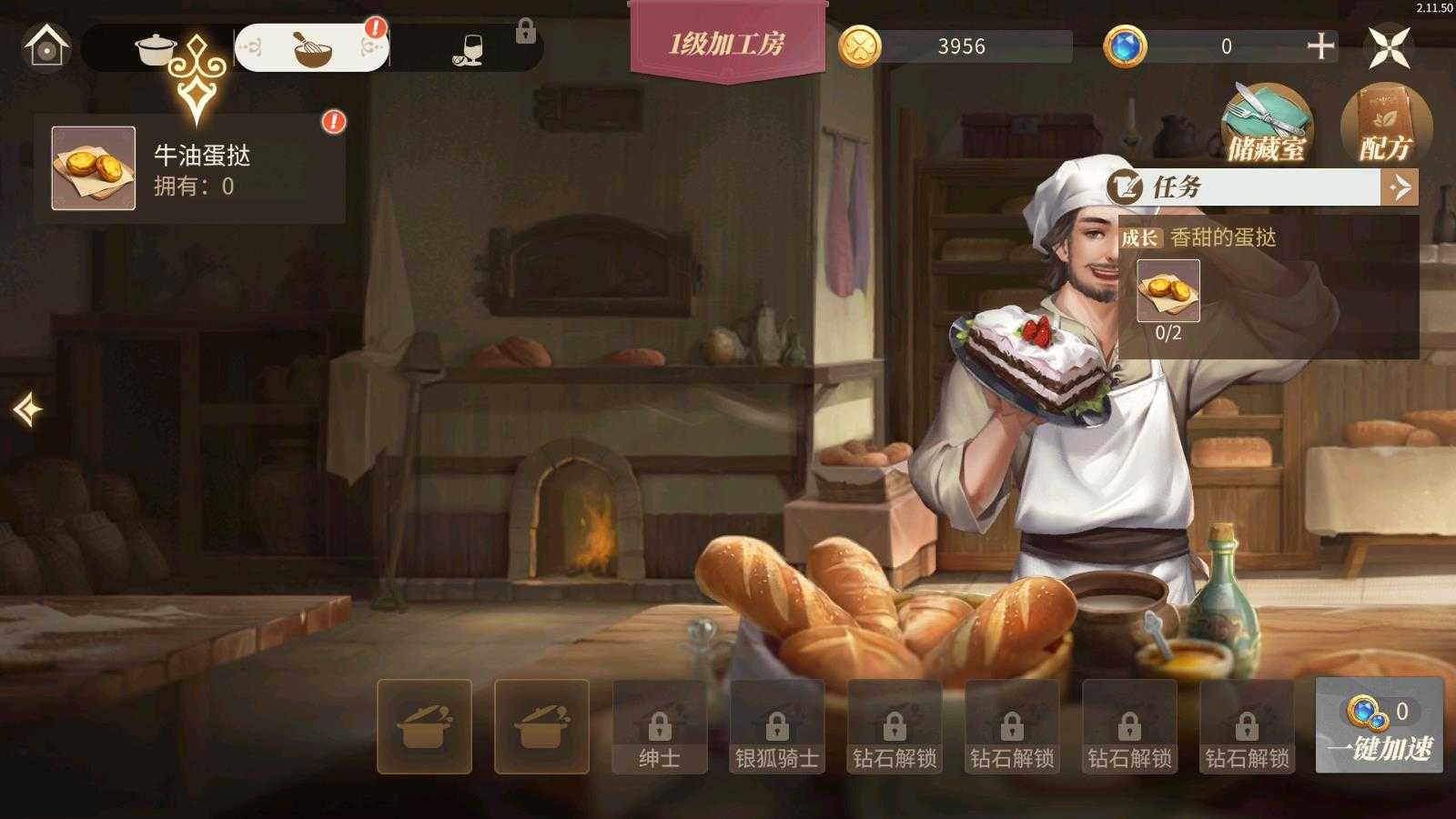The width and height of the screenshot is (1456, 819).
Task: Select the first empty cooking pot slot
Action: click(424, 725)
